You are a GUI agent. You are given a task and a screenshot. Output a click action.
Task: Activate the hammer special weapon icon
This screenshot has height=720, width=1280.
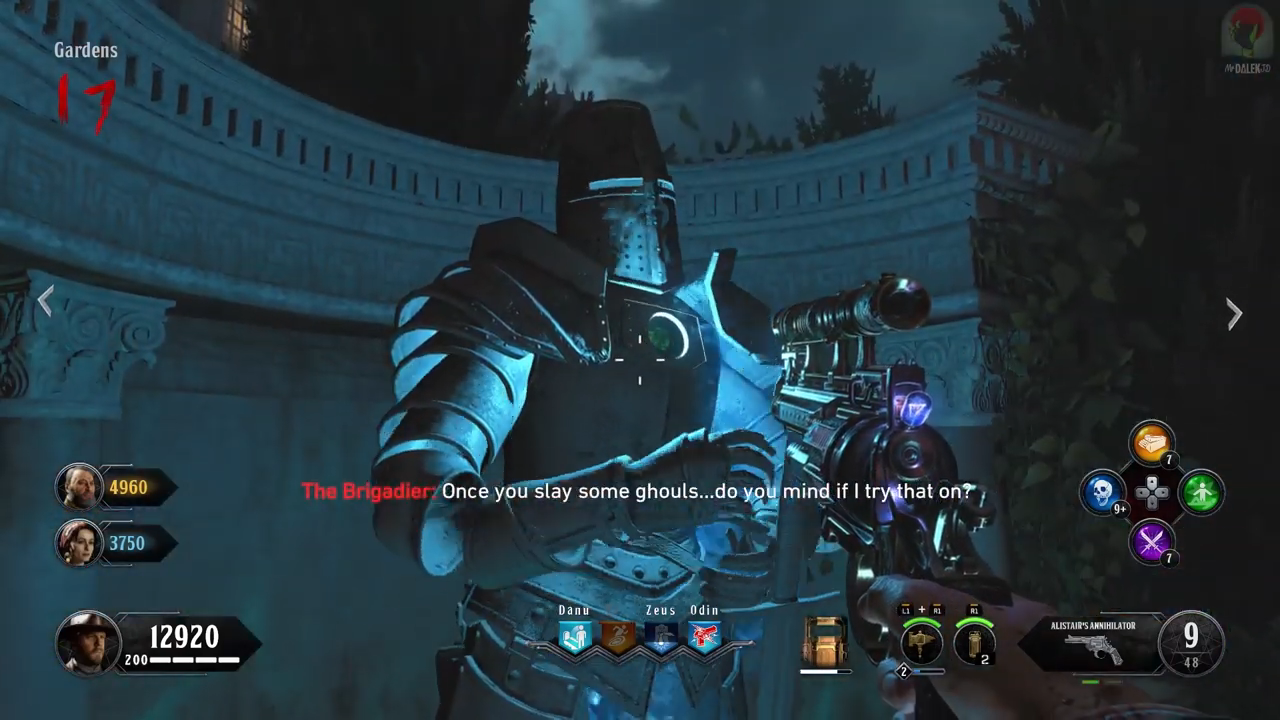click(921, 643)
